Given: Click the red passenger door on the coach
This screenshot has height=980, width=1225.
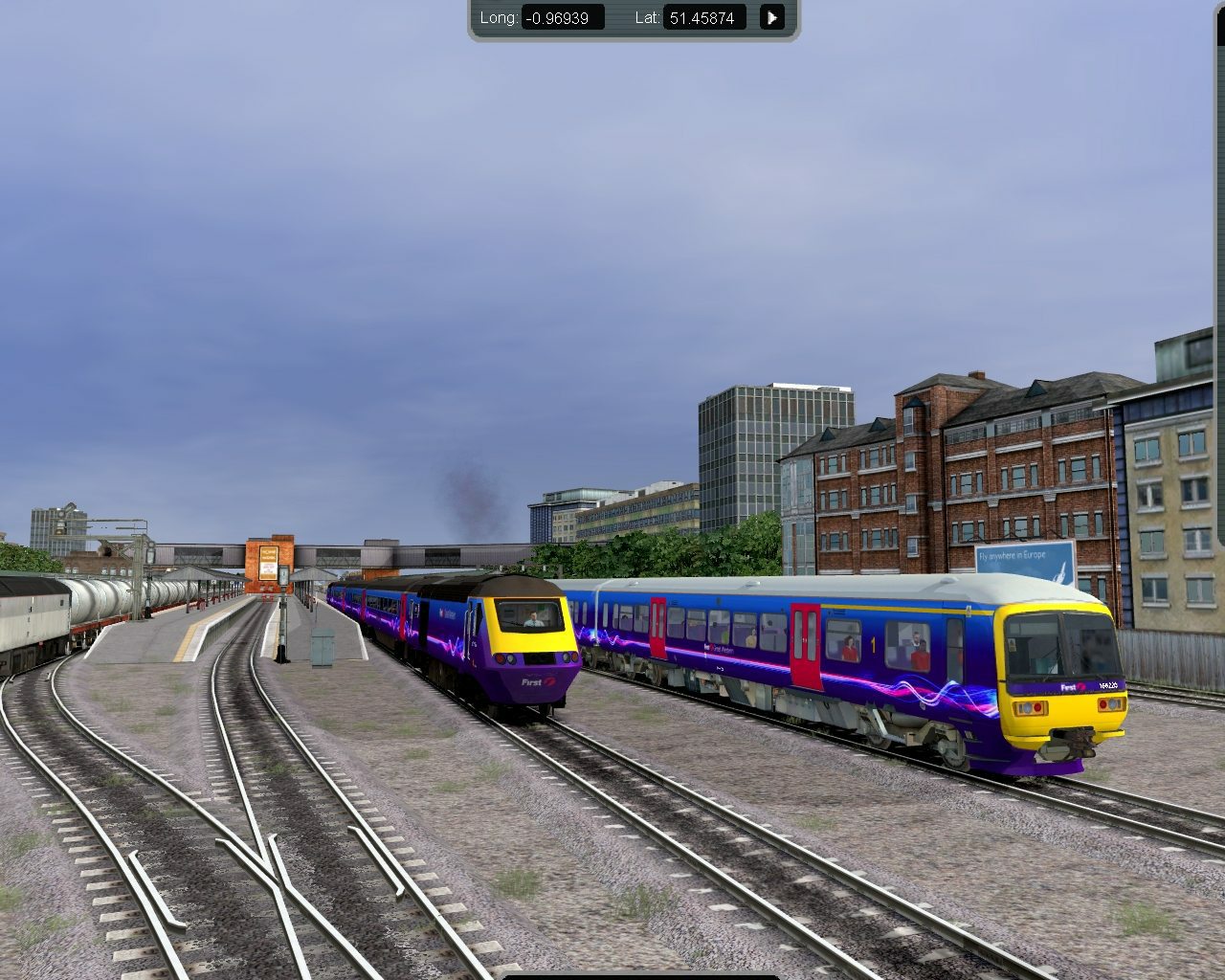Looking at the screenshot, I should coord(805,643).
